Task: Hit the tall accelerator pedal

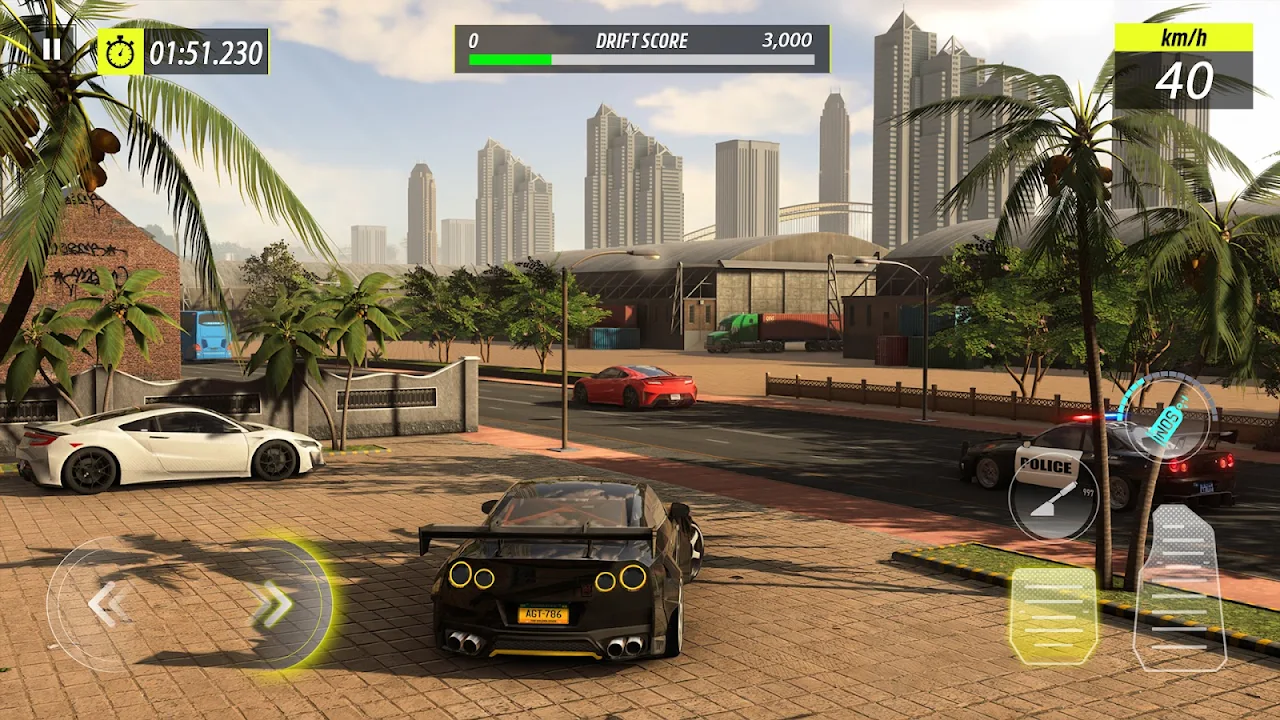Action: tap(1181, 588)
